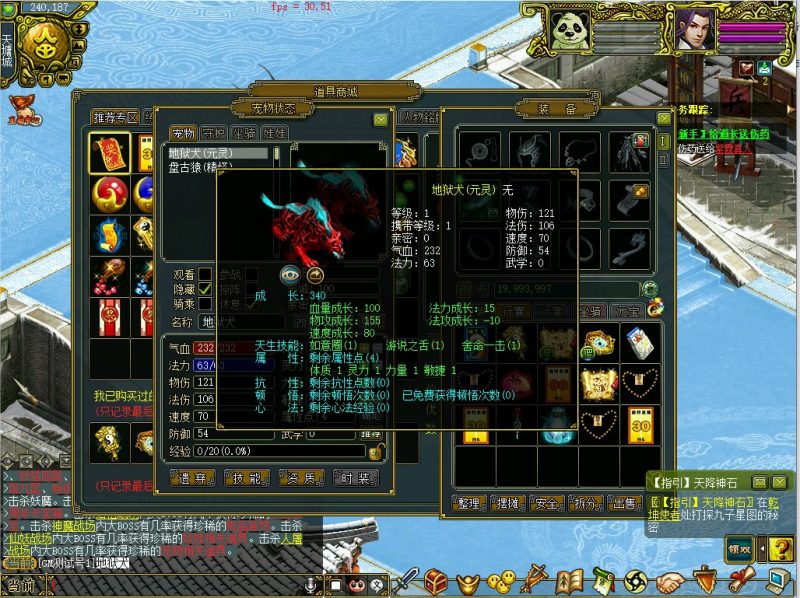
Task: Open the treasure chest icon in bottom toolbar
Action: click(x=437, y=580)
